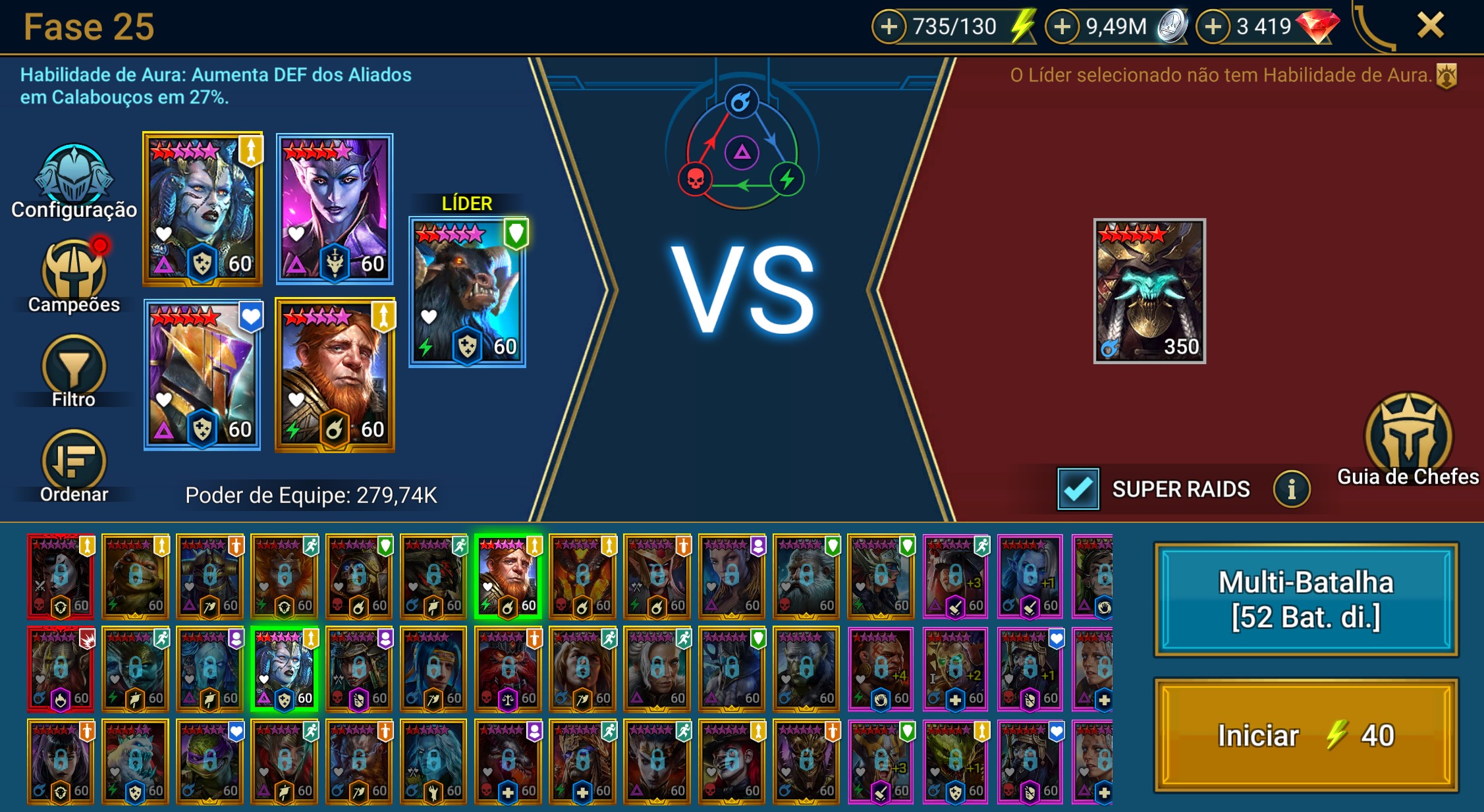This screenshot has width=1484, height=812.
Task: Buy more gems with the plus button
Action: coord(1213,27)
